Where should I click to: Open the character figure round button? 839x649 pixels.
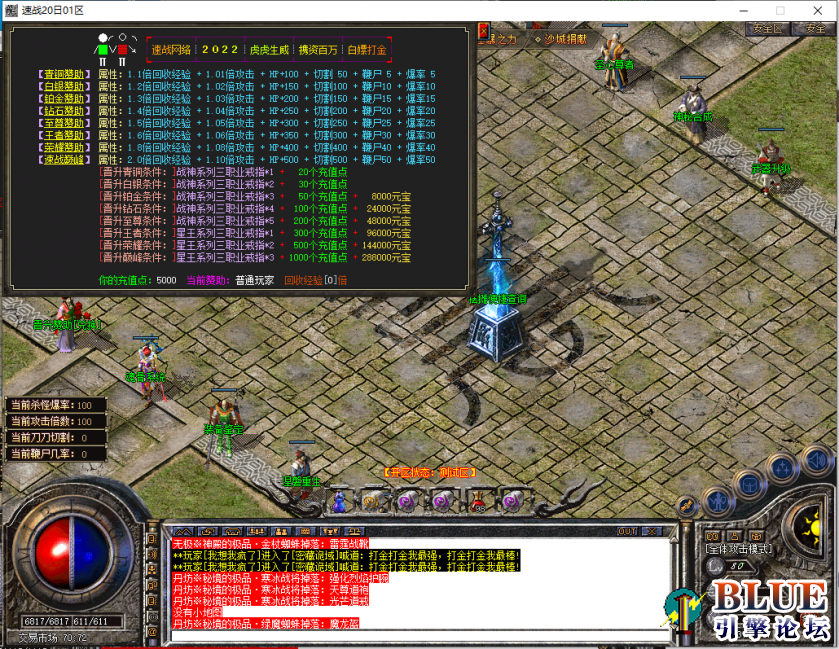[716, 500]
